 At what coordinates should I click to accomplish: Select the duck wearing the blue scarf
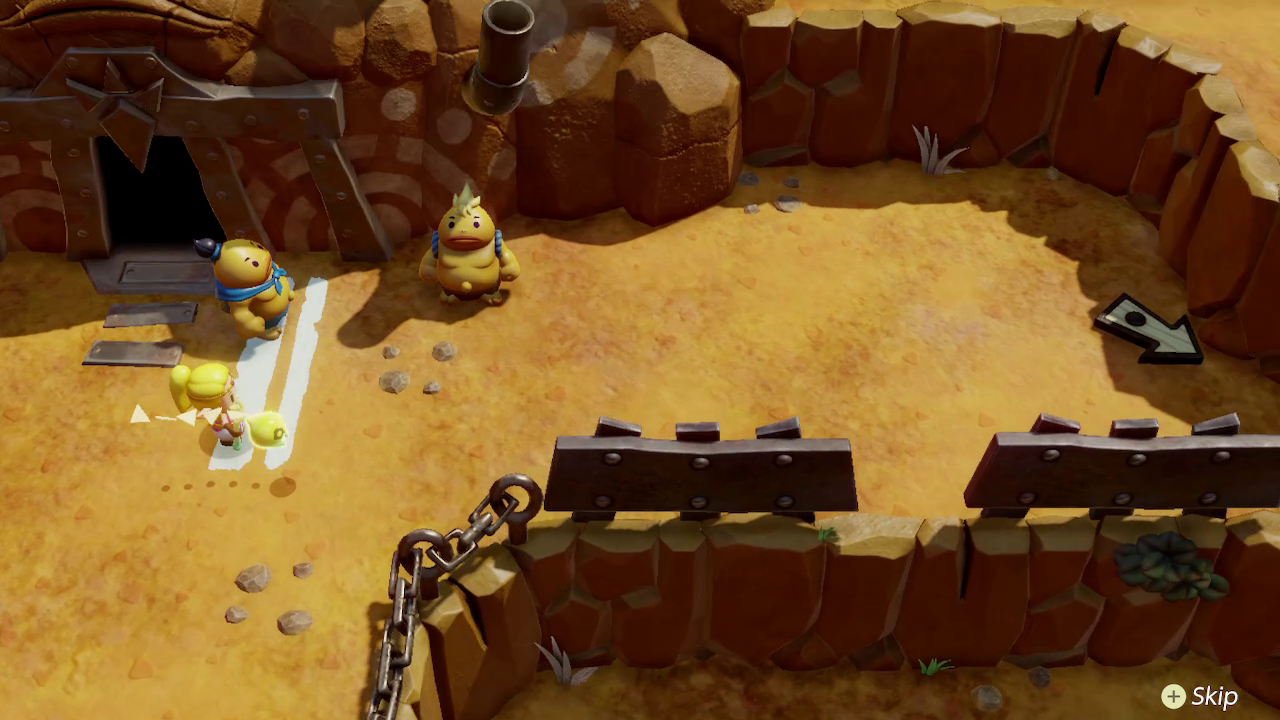pyautogui.click(x=250, y=285)
